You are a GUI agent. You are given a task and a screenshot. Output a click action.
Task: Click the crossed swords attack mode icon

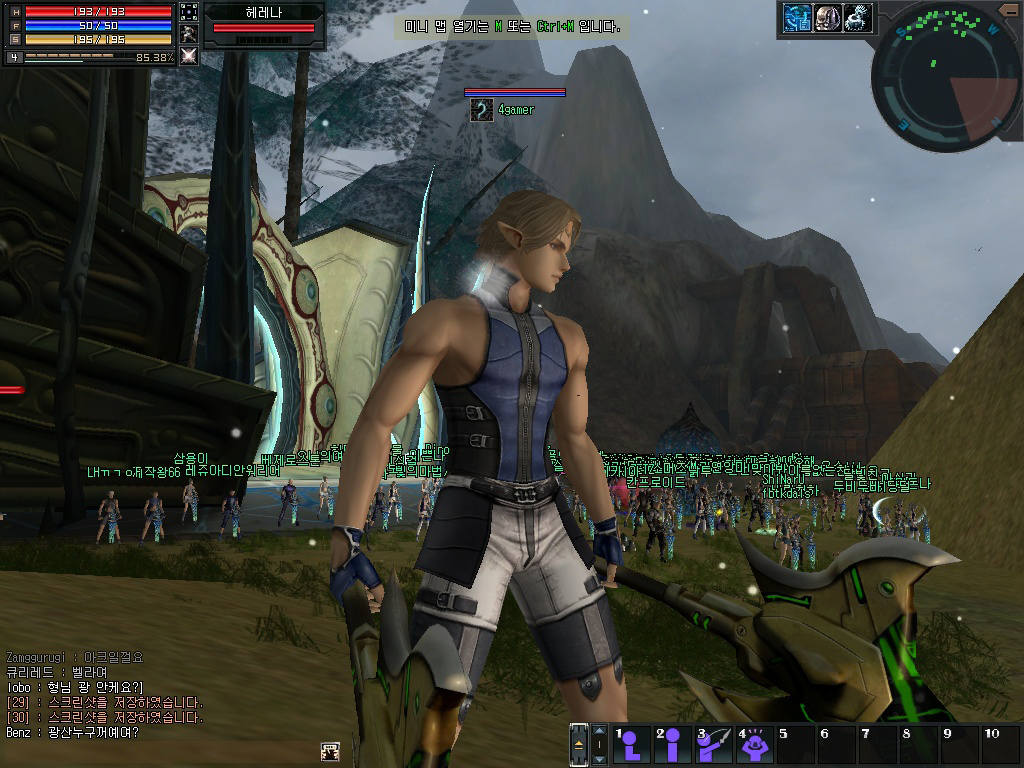pyautogui.click(x=188, y=56)
